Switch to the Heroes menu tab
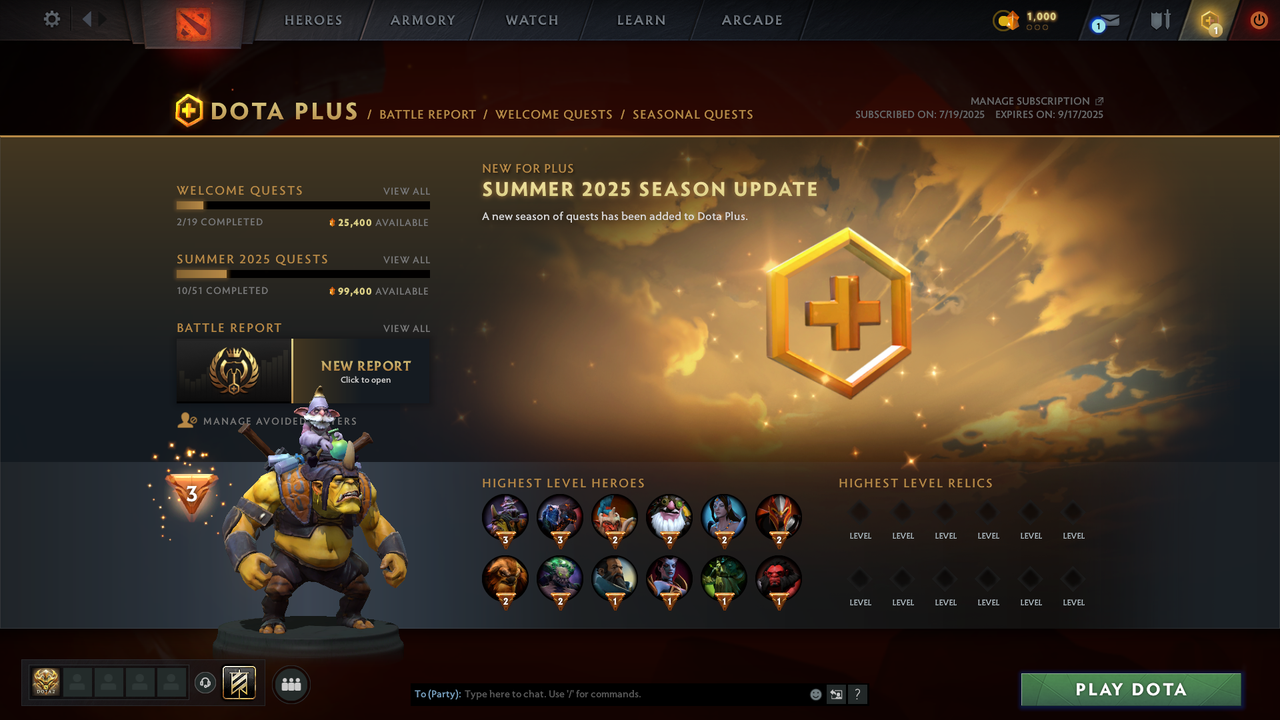Screen dimensions: 1280x720 313,19
